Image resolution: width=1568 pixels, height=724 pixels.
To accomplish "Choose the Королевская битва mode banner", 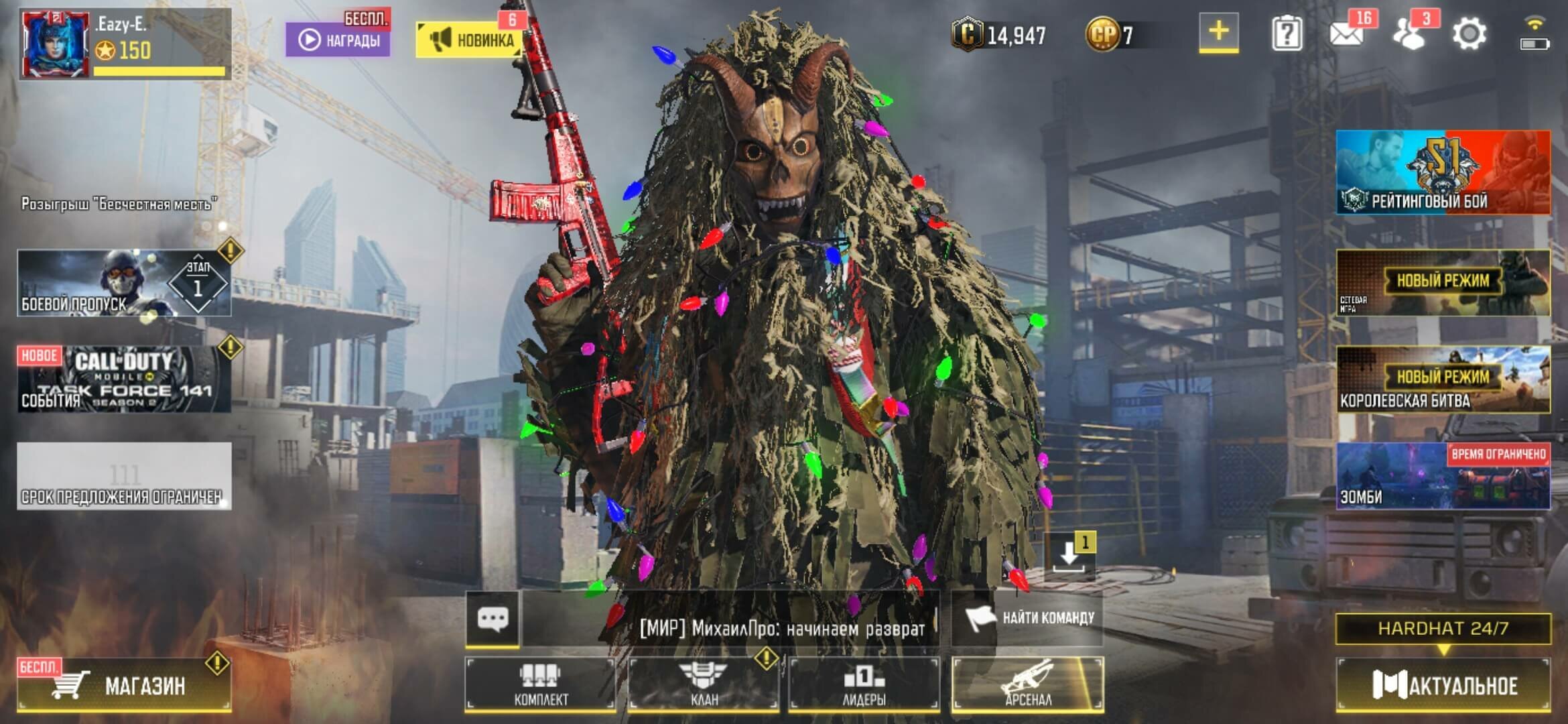I will pyautogui.click(x=1443, y=379).
